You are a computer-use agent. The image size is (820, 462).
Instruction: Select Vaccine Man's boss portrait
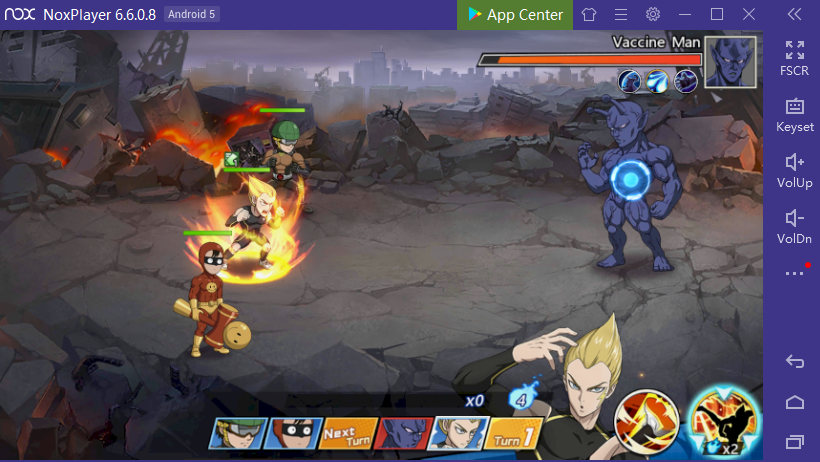pyautogui.click(x=730, y=62)
